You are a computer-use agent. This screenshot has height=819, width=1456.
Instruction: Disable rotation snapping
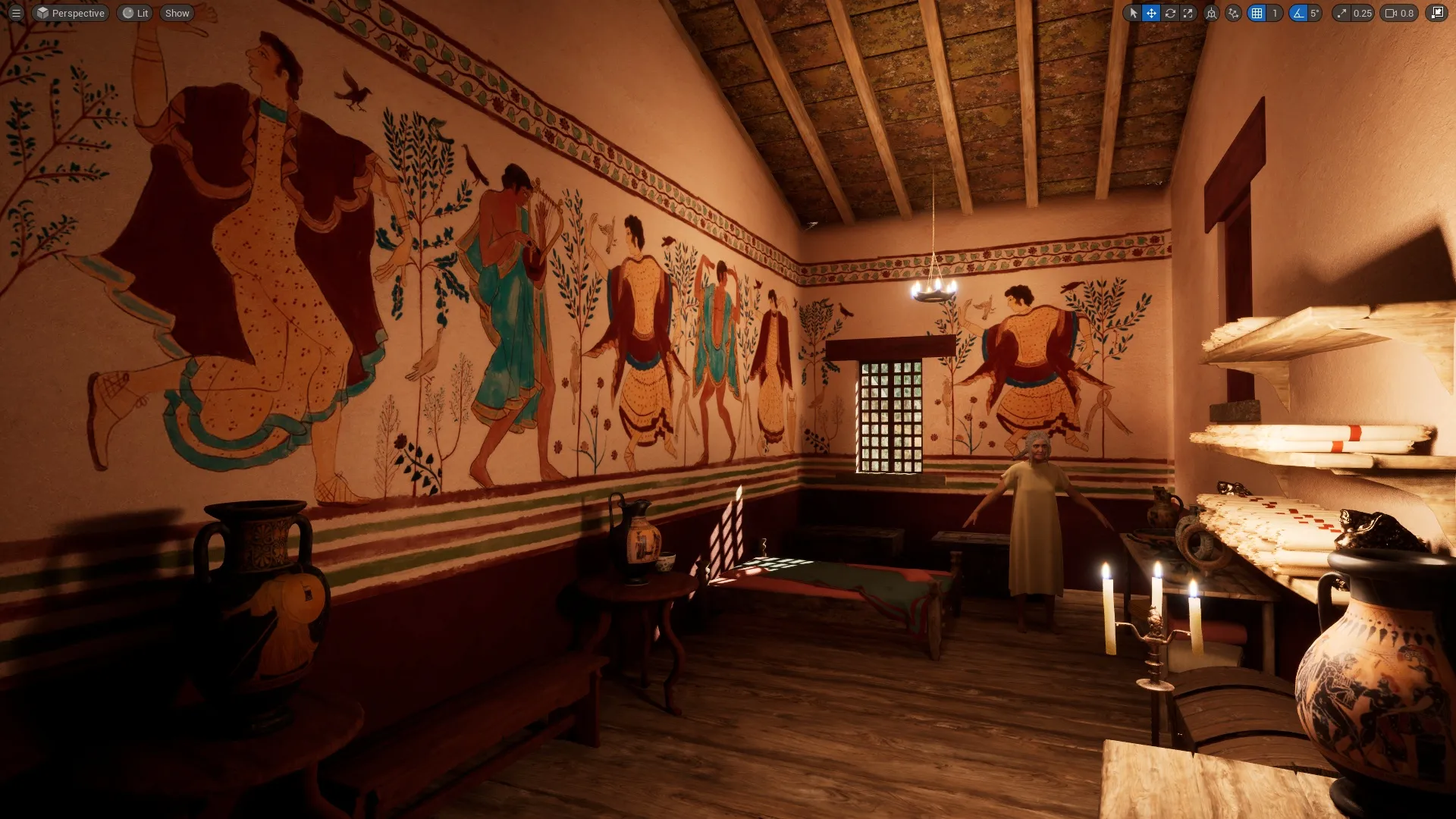1298,13
